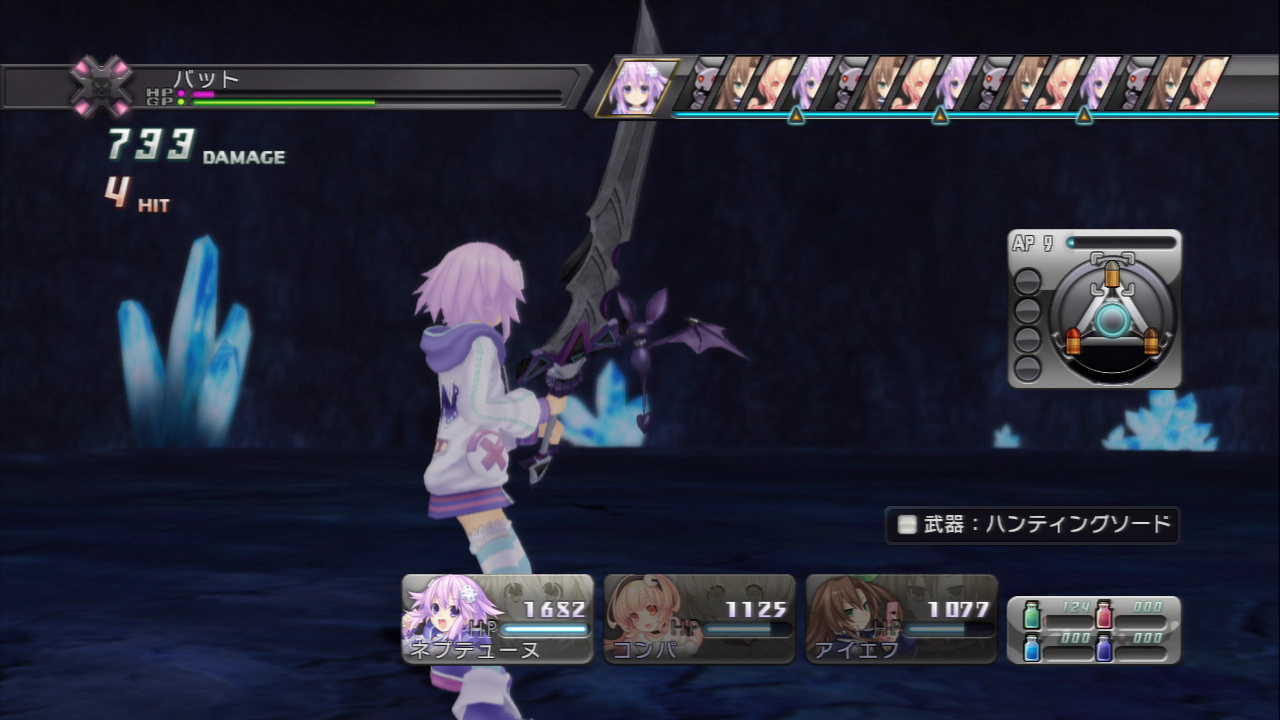This screenshot has width=1280, height=720.
Task: Select the green potion bottle icon
Action: click(1031, 614)
